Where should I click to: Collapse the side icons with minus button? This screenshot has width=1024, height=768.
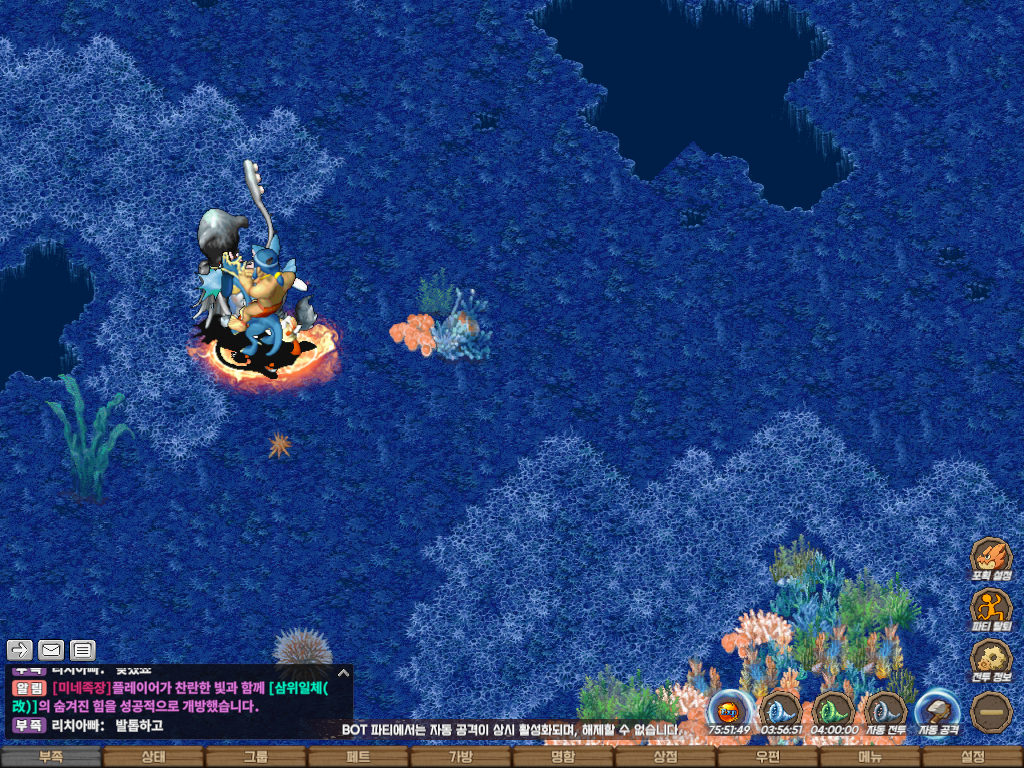coord(991,712)
